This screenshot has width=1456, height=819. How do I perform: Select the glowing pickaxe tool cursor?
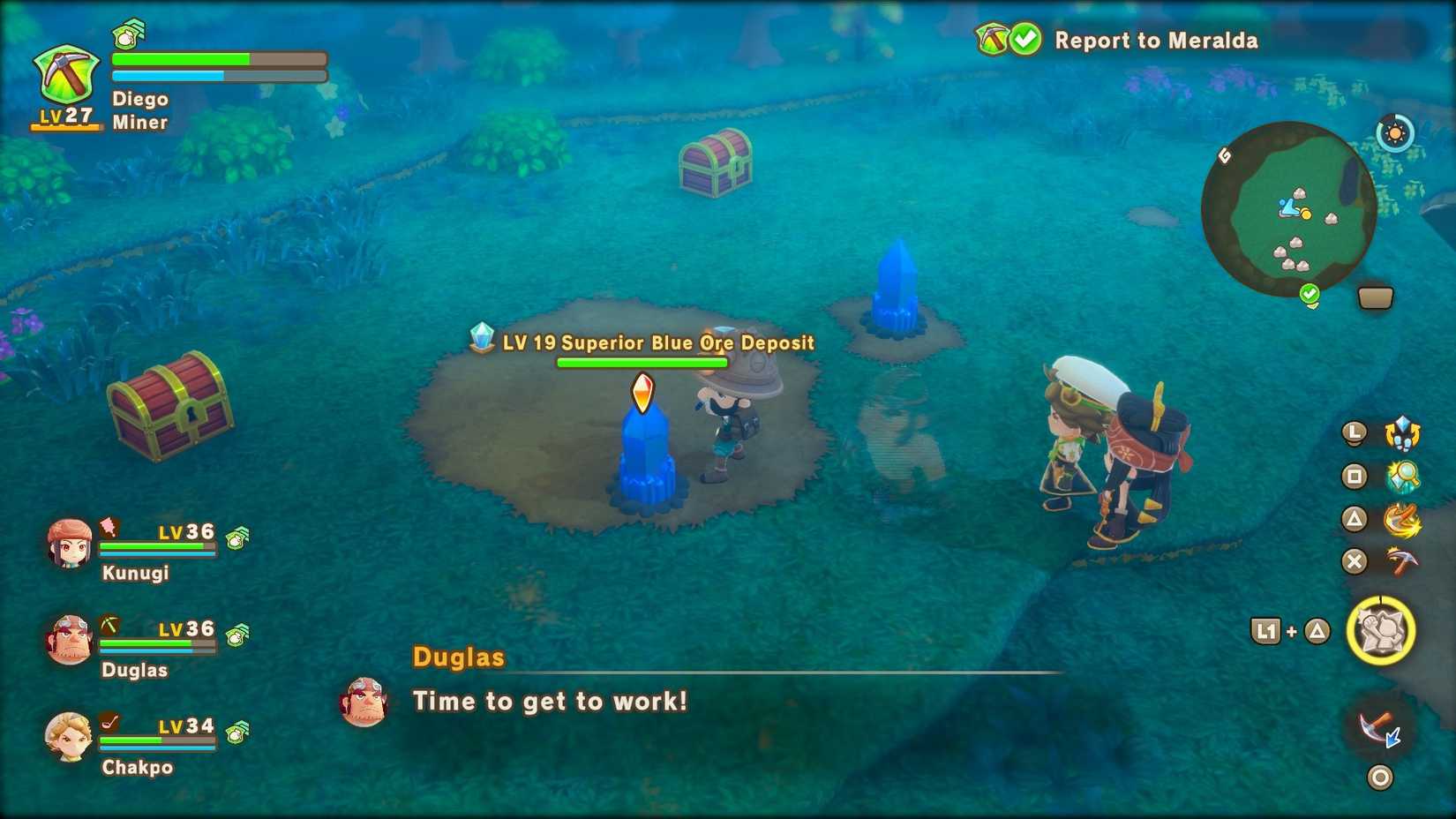(1373, 727)
